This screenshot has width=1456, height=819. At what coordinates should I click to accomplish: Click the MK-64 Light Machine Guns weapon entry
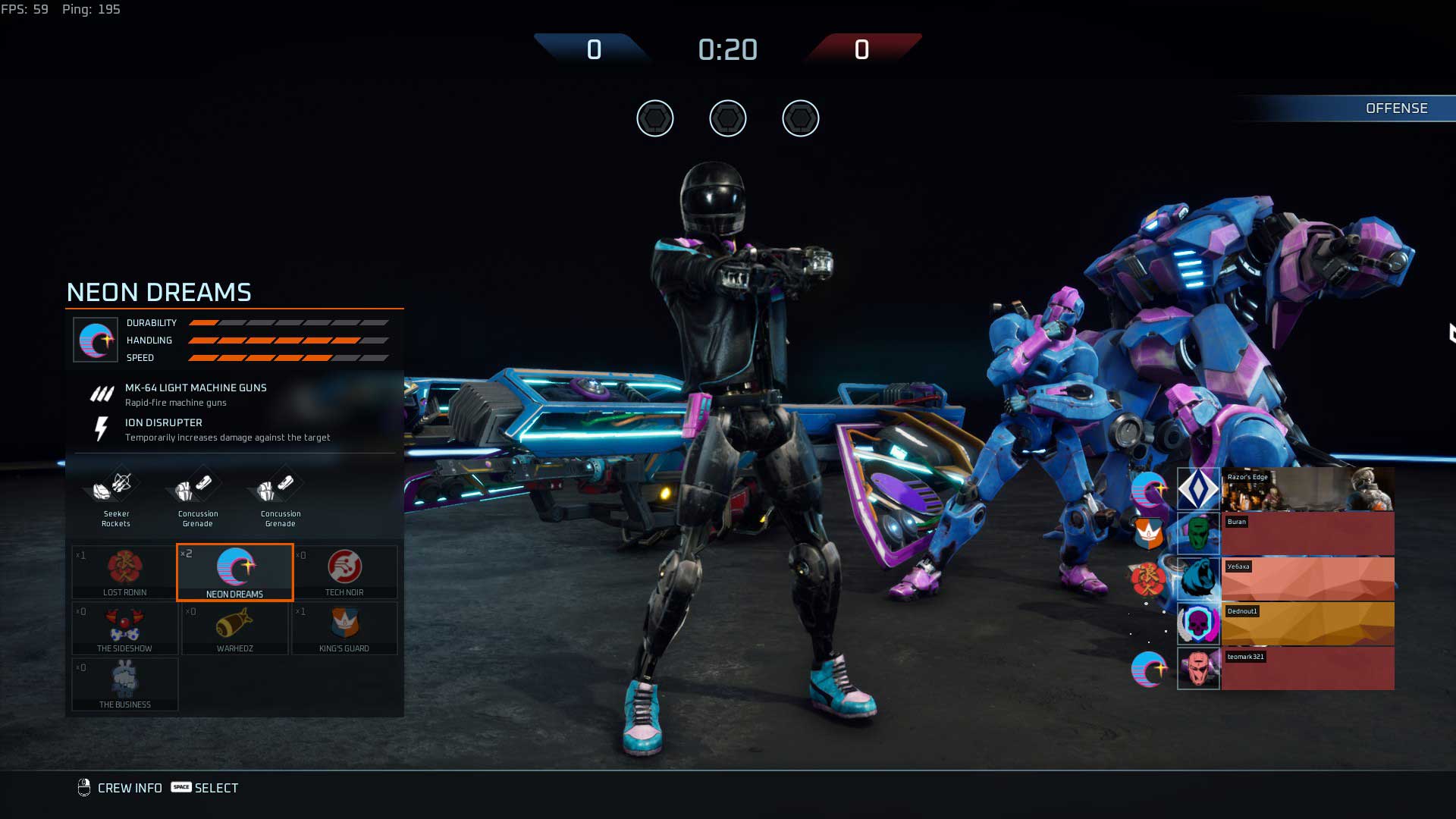coord(196,394)
